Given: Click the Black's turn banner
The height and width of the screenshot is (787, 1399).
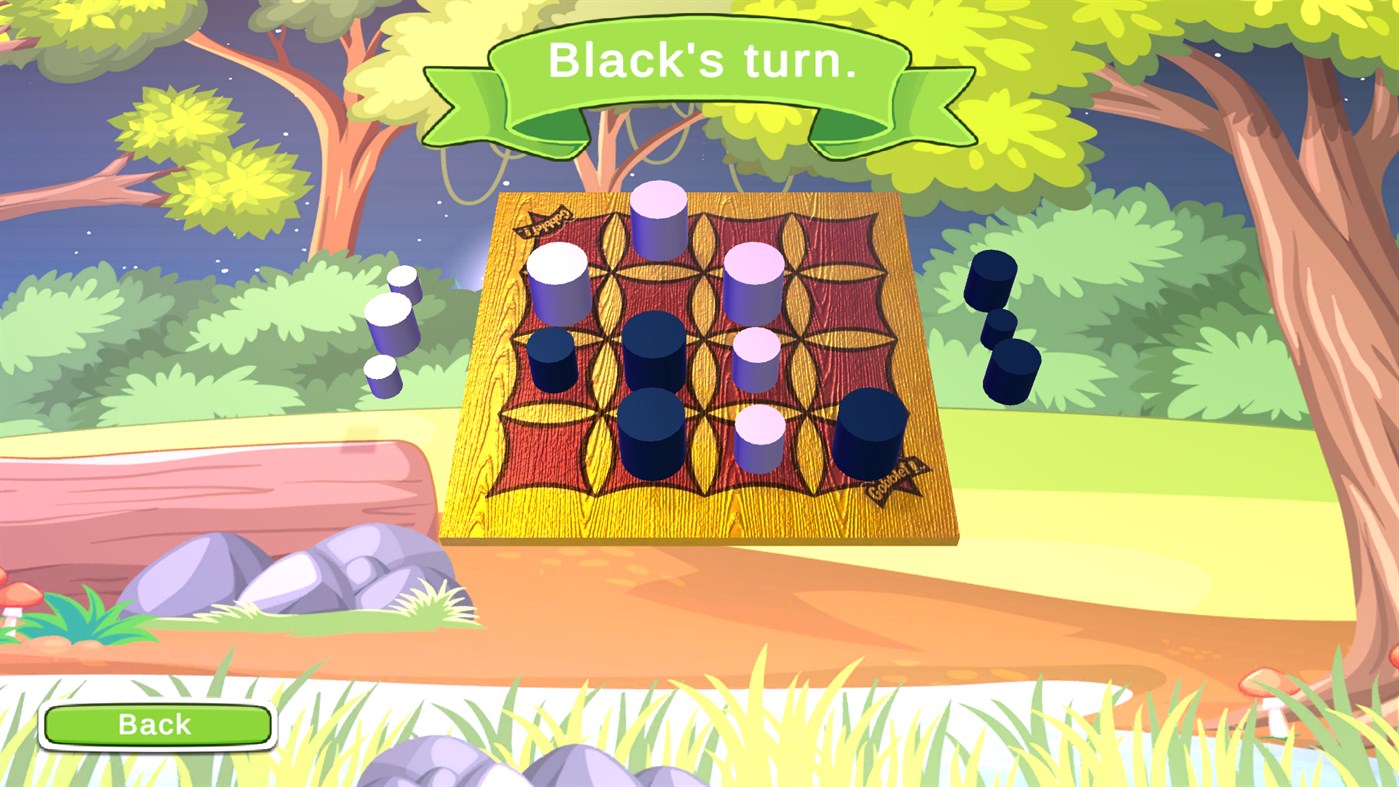Looking at the screenshot, I should (x=700, y=62).
